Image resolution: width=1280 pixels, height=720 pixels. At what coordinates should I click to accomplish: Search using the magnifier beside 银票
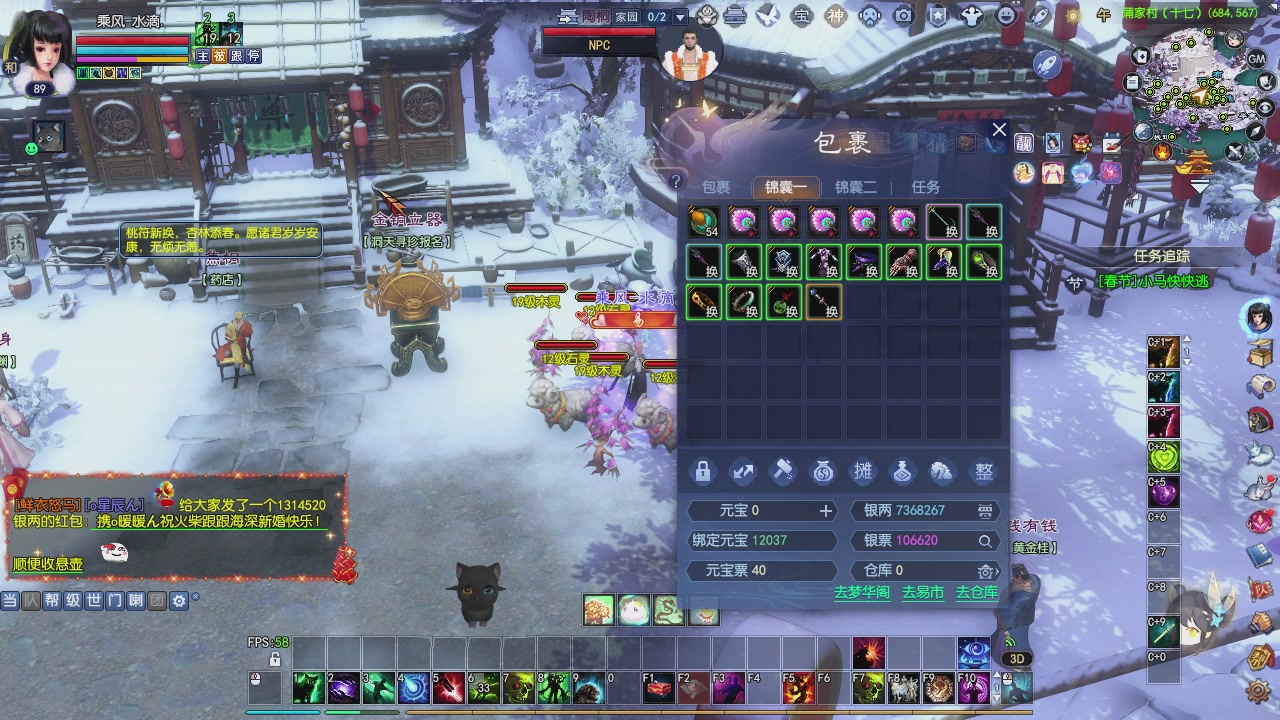click(x=985, y=541)
